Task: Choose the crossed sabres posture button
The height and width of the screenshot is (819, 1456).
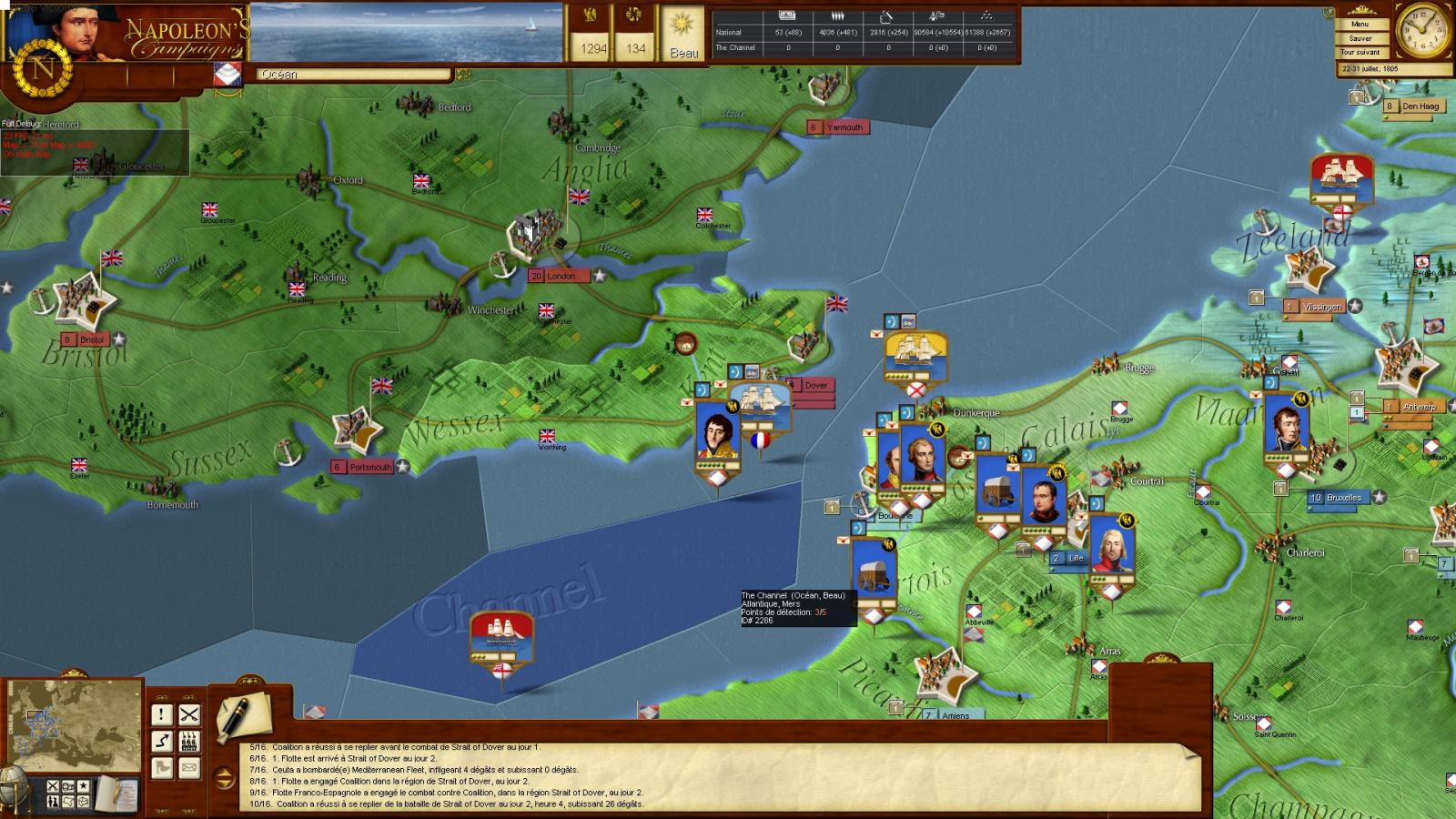Action: point(188,715)
